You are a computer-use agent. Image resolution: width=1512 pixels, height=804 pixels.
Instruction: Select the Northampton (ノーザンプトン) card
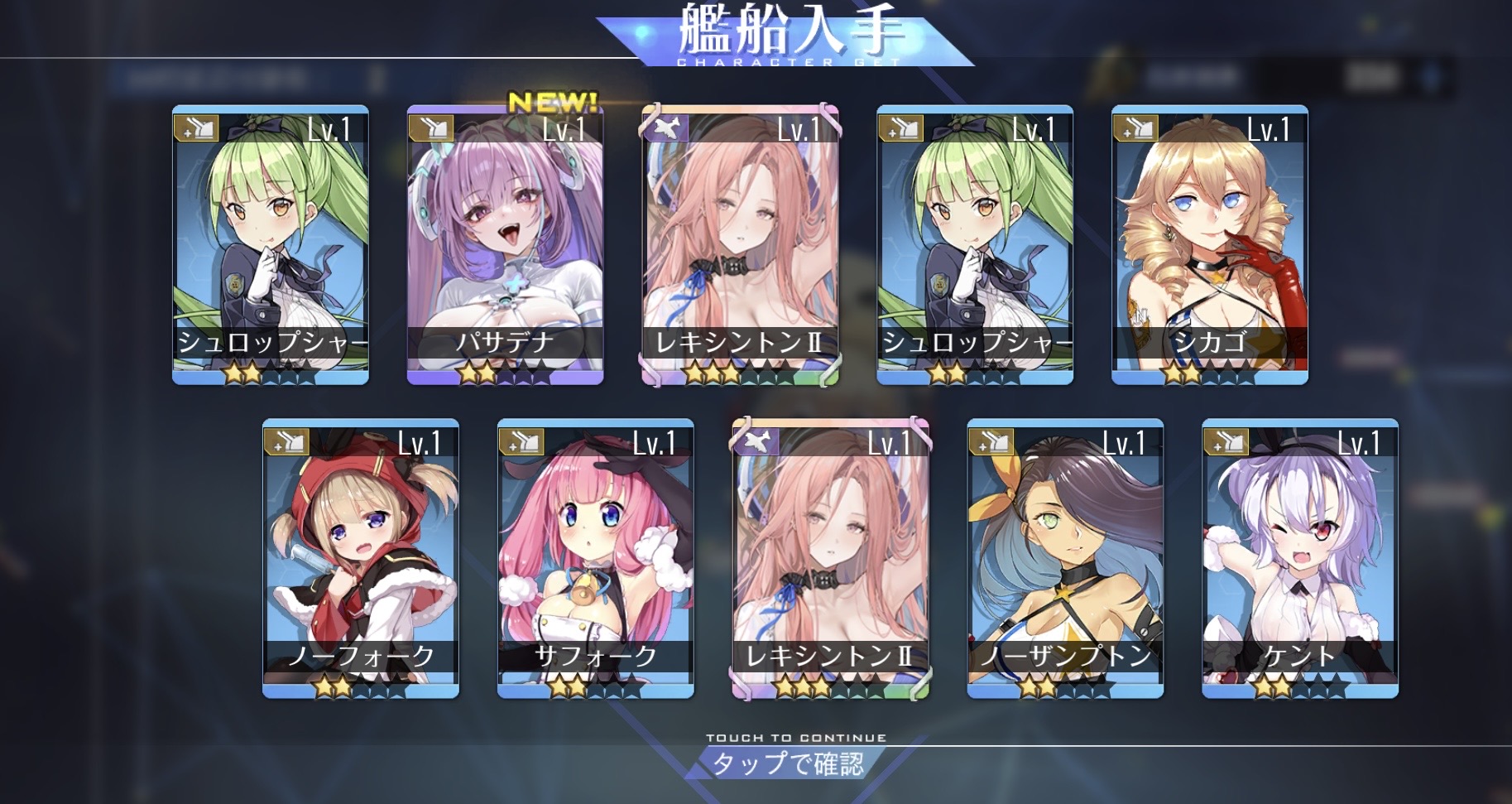(1065, 558)
